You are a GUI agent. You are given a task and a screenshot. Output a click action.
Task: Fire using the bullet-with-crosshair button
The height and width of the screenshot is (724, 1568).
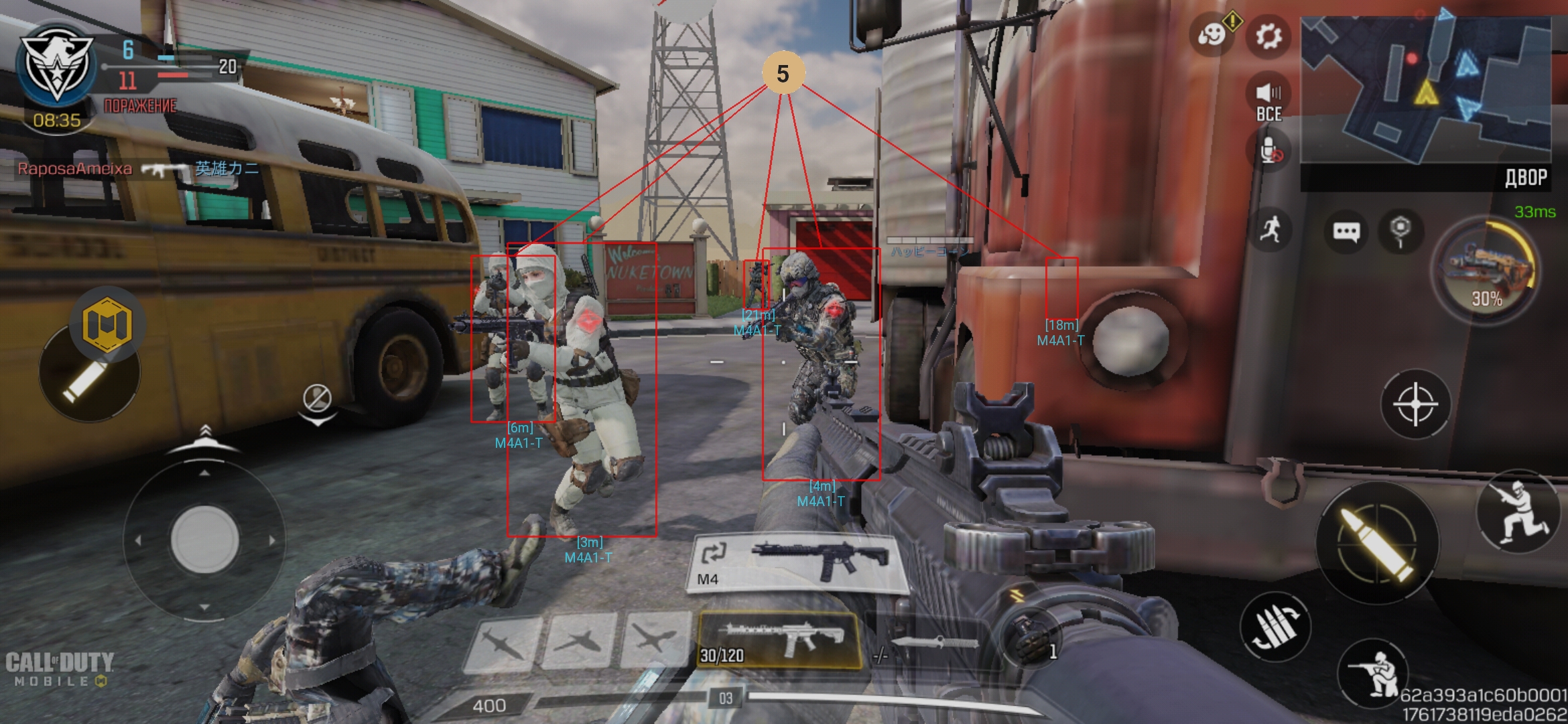coord(1377,543)
